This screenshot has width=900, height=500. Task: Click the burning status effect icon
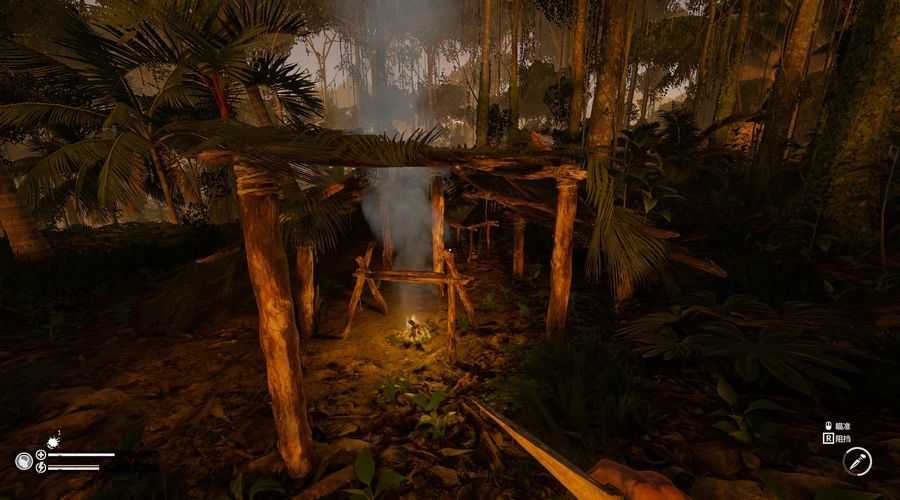pos(52,439)
